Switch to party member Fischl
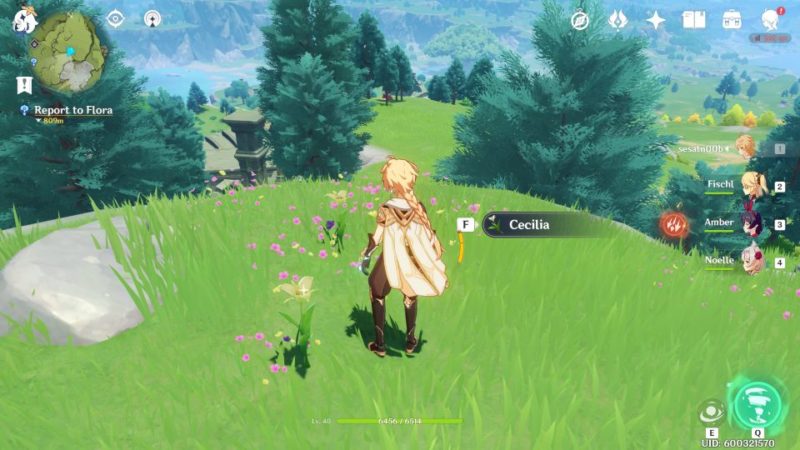Image resolution: width=800 pixels, height=450 pixels. click(746, 186)
